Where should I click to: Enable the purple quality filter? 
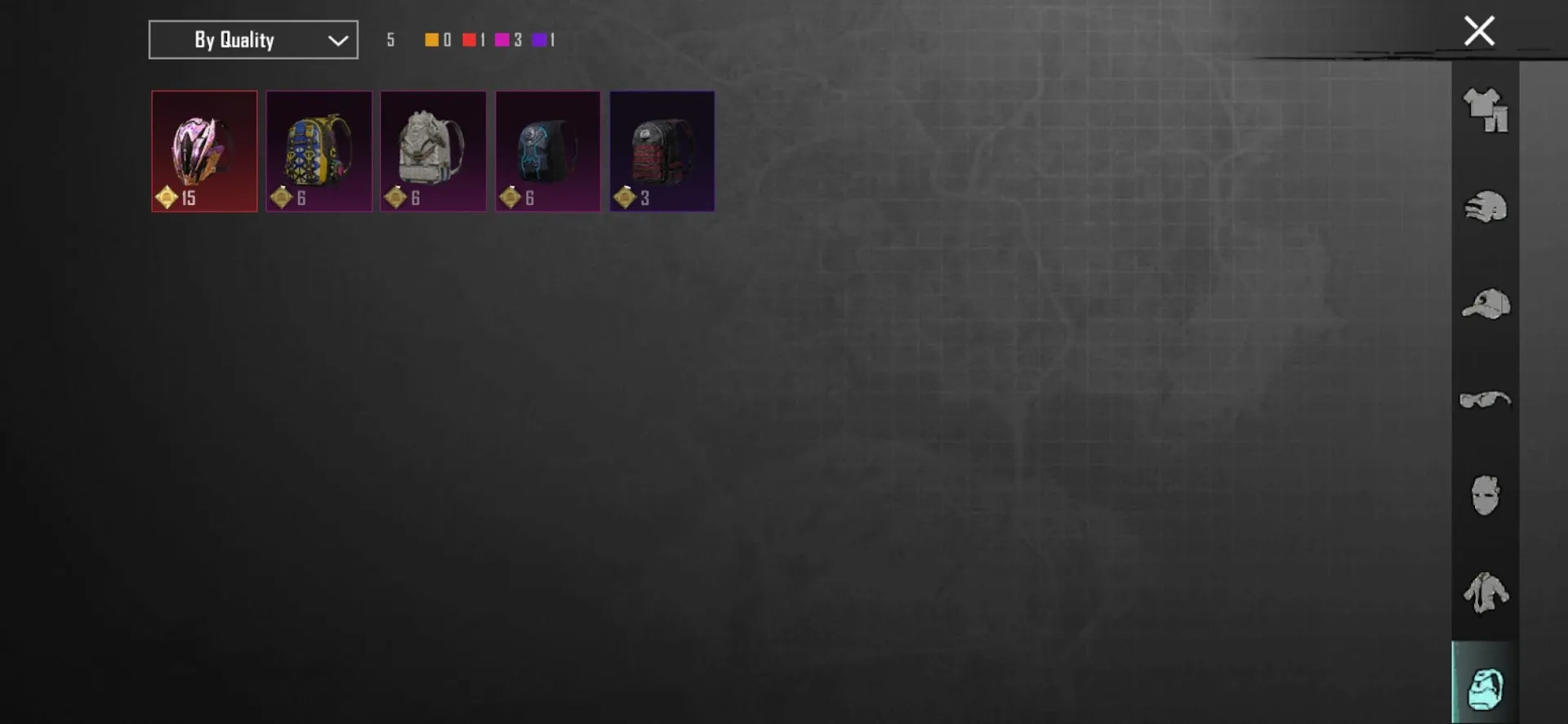540,39
